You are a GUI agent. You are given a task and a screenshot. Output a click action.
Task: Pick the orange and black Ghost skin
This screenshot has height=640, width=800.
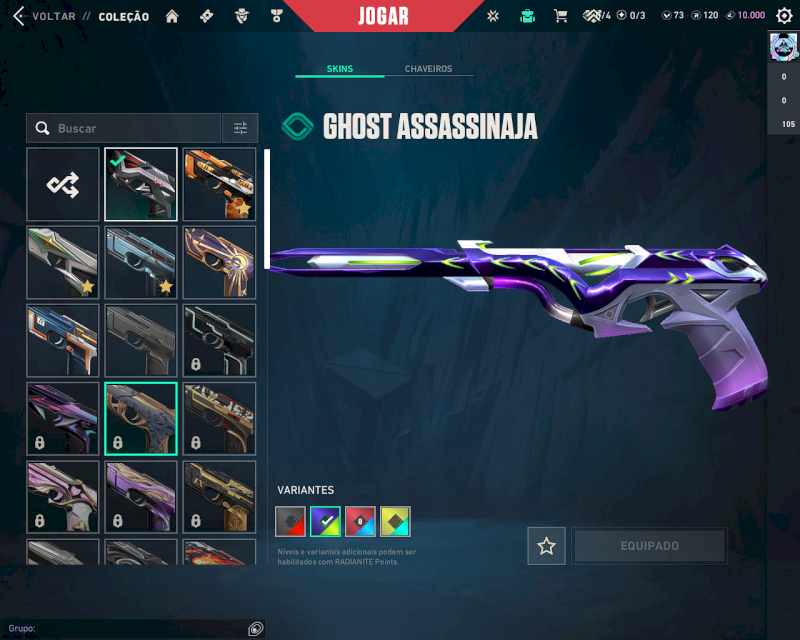point(219,184)
